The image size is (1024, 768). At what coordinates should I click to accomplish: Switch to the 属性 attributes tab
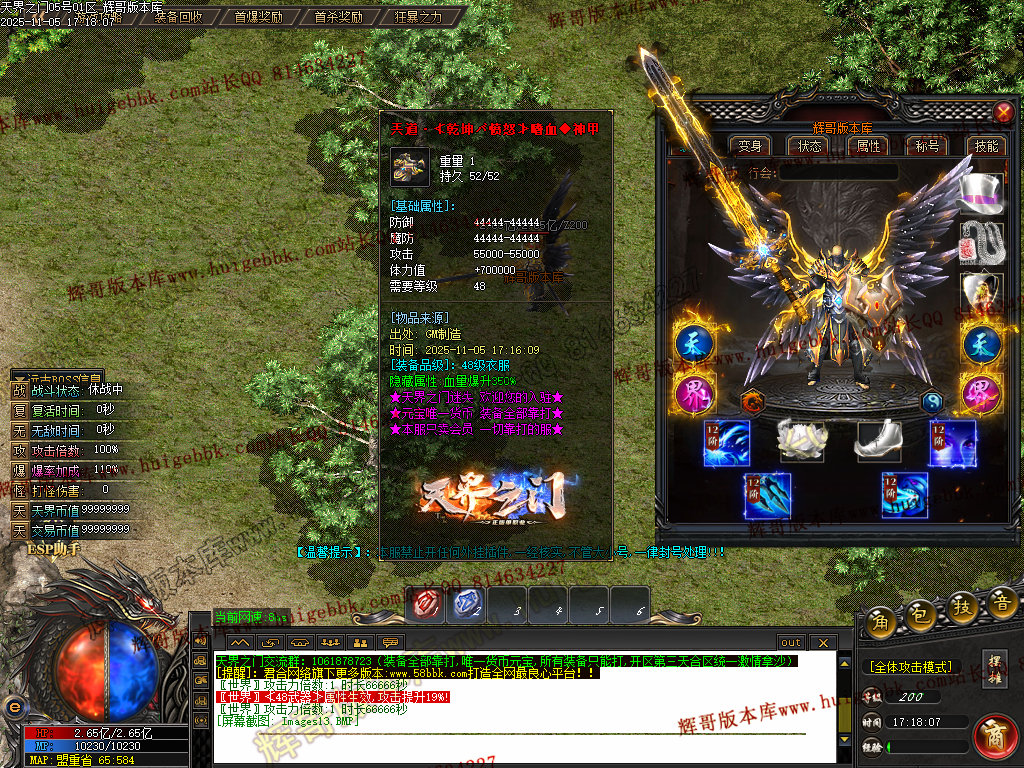point(868,146)
